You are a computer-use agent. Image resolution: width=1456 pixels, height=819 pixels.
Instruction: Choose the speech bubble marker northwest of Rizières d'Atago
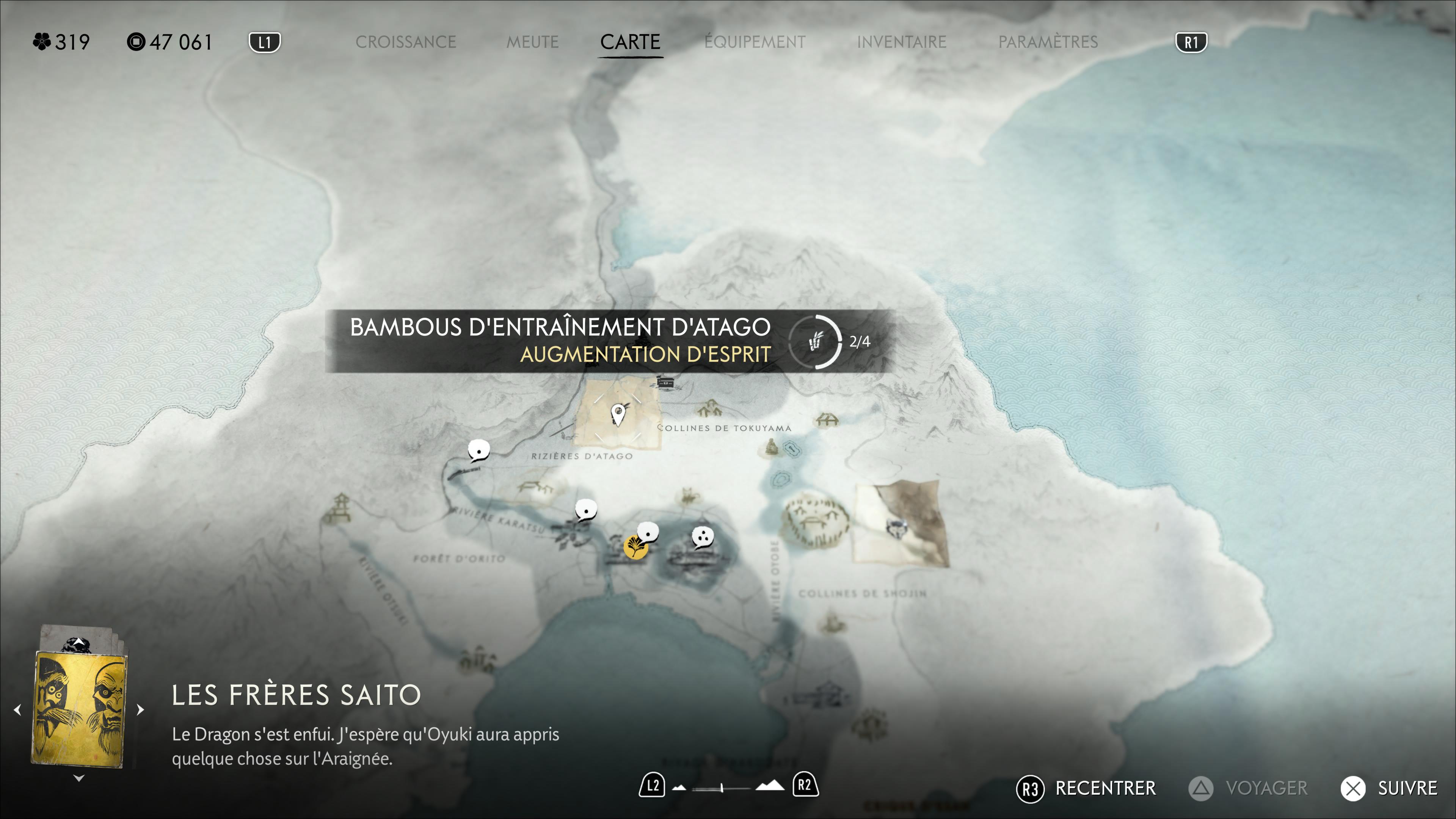point(479,451)
